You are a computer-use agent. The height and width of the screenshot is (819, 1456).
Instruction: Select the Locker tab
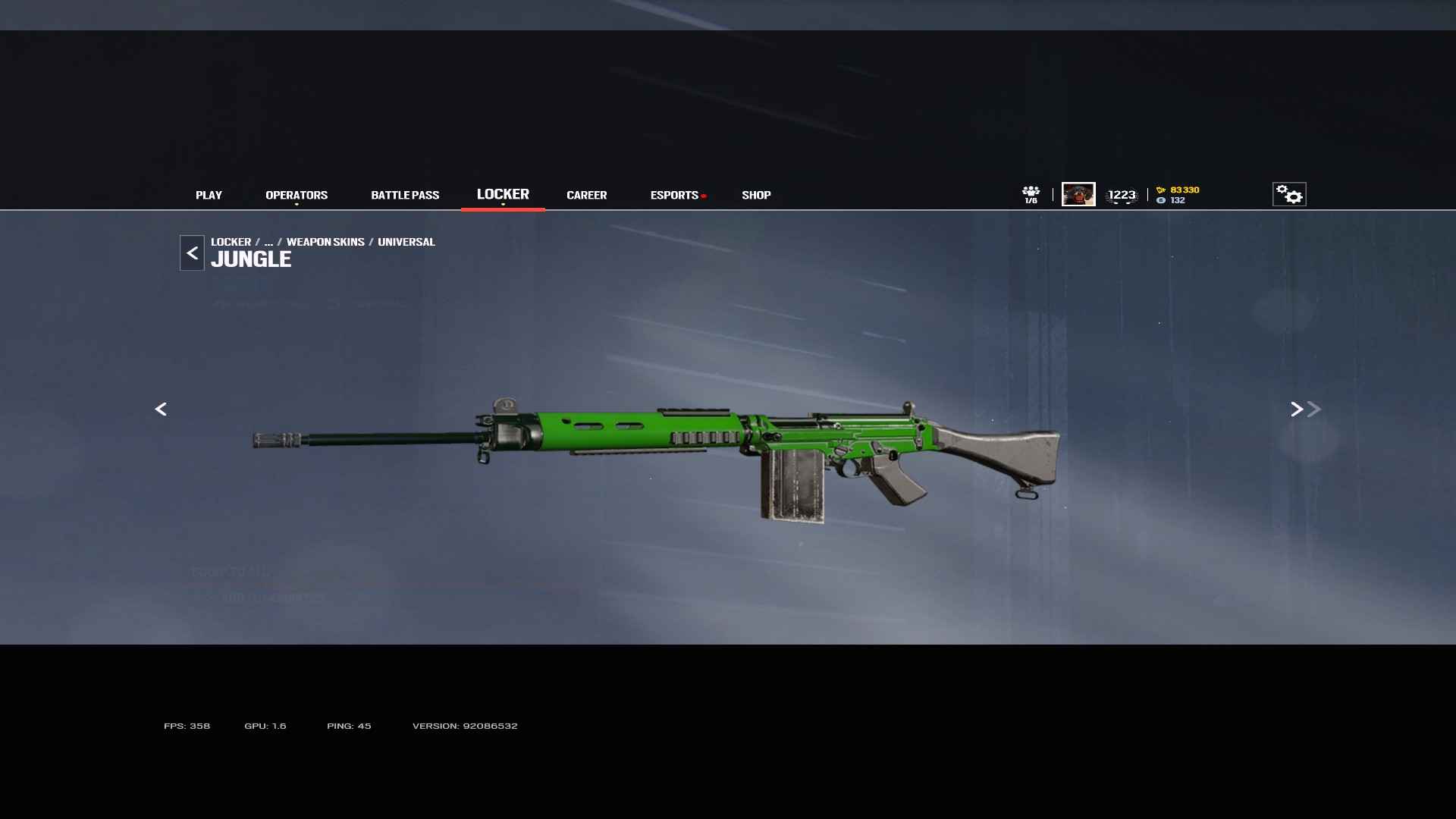click(503, 194)
